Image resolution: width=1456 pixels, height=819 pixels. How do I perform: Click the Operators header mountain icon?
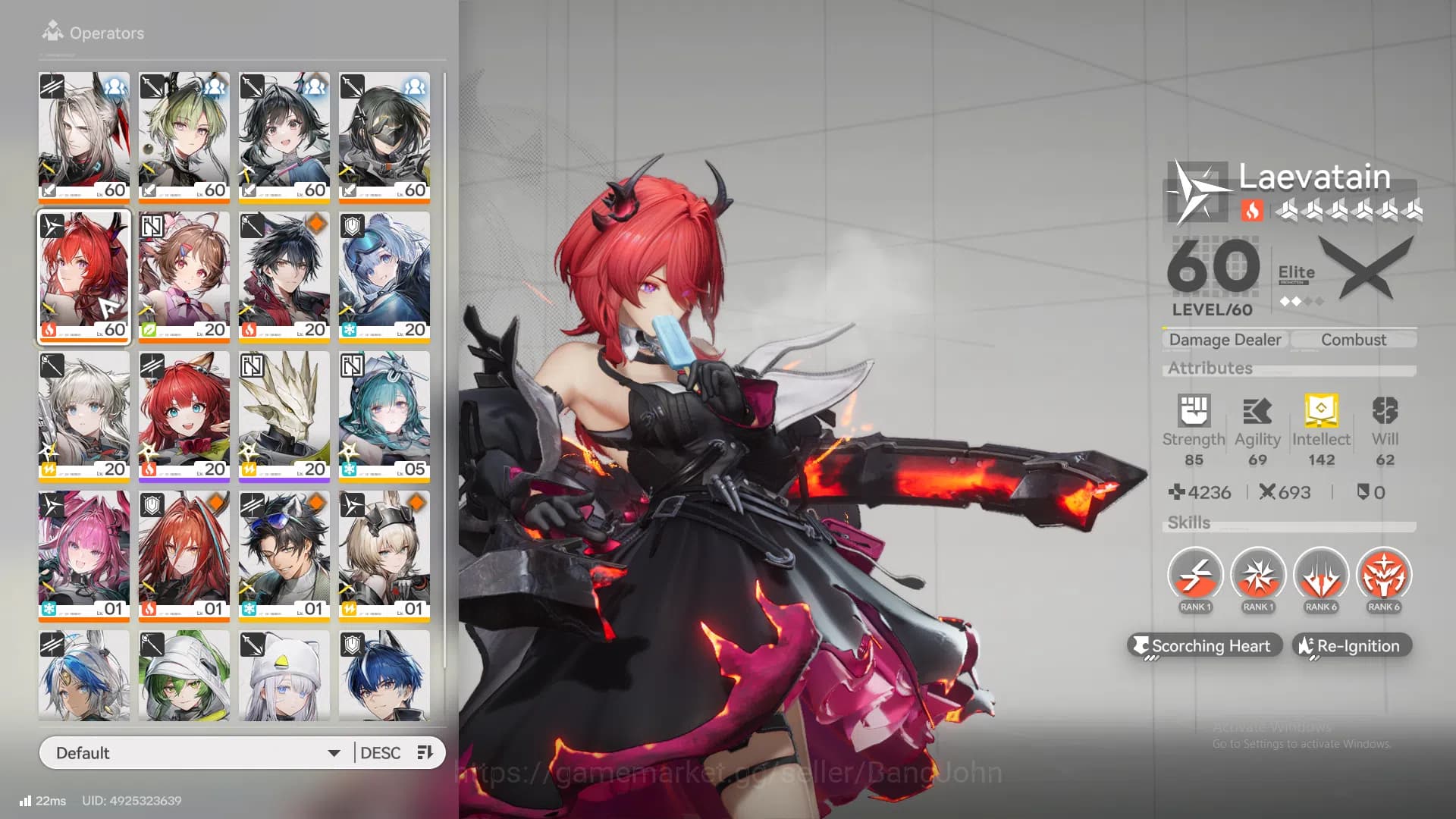point(52,30)
